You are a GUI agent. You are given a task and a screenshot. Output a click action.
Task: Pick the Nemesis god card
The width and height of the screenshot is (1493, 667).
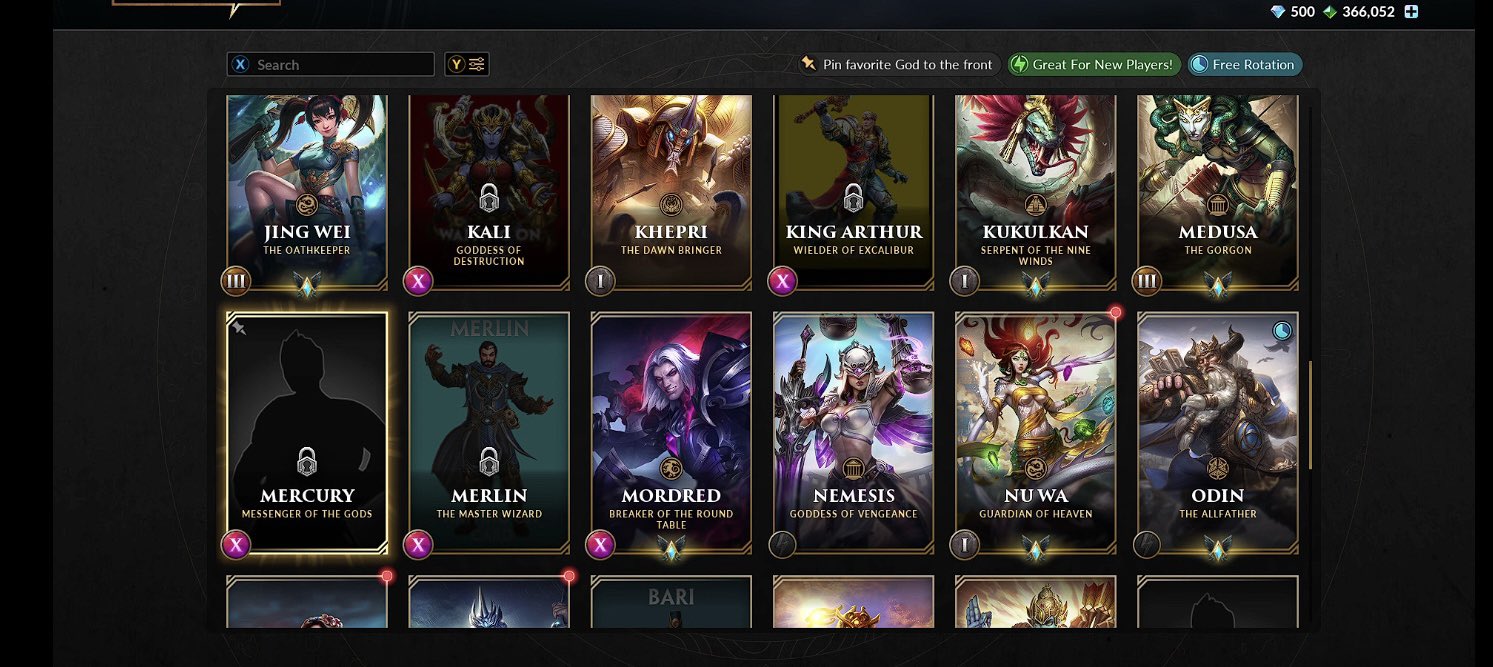tap(853, 432)
